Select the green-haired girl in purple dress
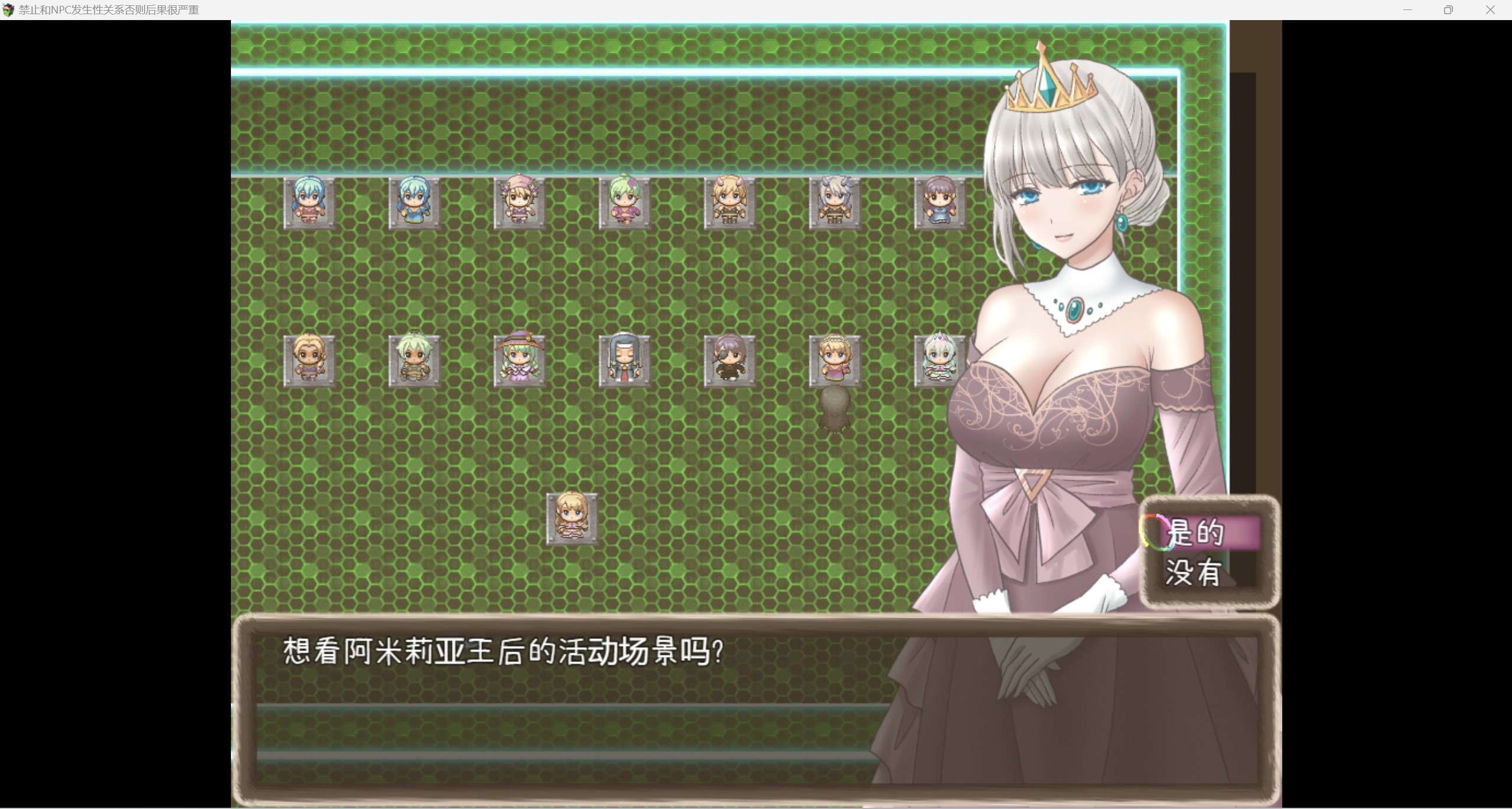1512x809 pixels. 624,204
